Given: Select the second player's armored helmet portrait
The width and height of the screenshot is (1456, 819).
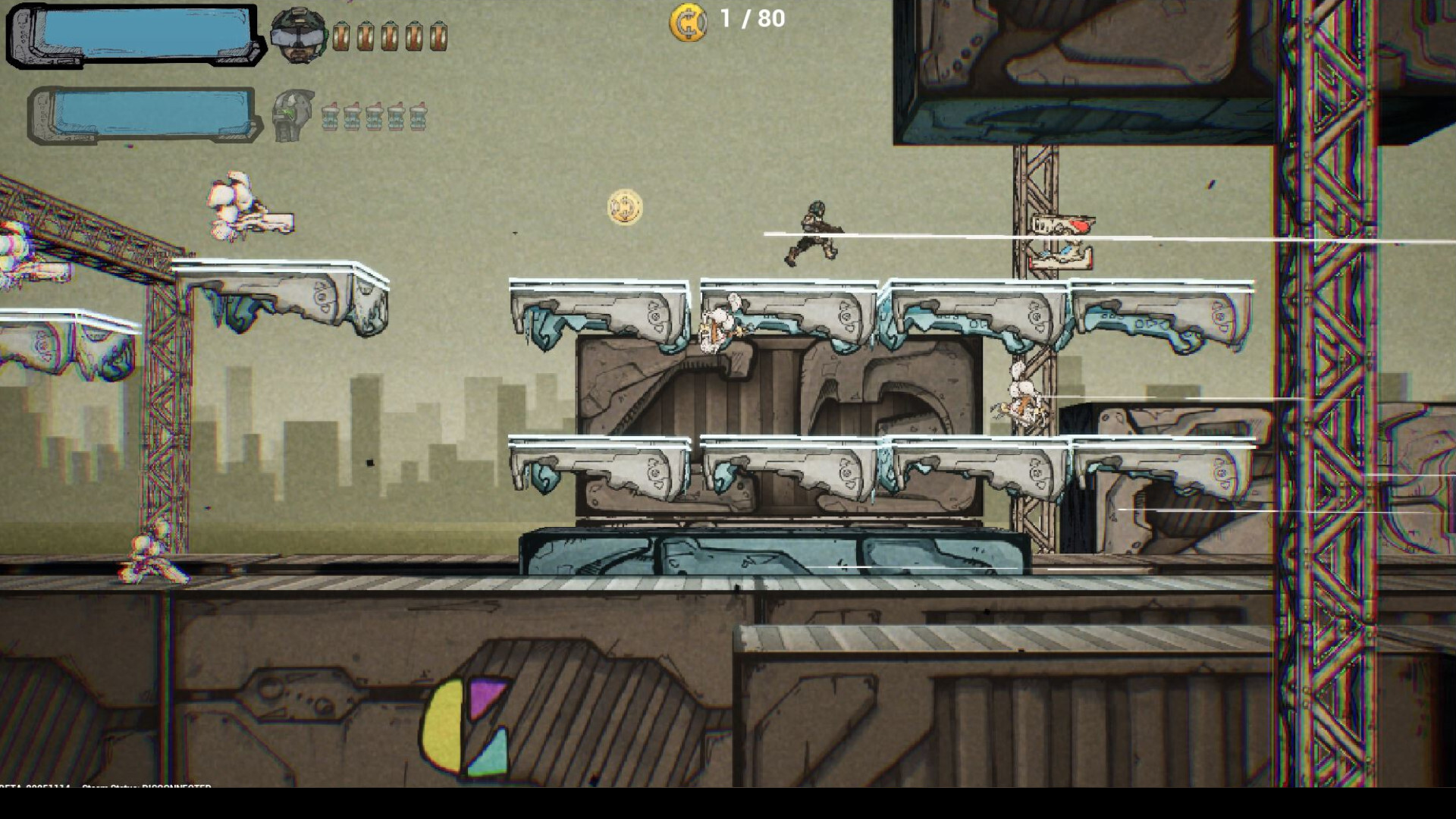Looking at the screenshot, I should point(293,115).
